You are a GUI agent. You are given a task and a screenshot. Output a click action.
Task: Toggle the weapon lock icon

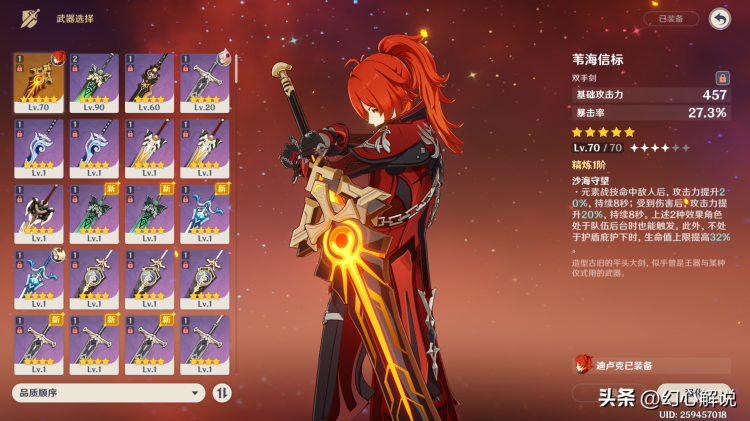[721, 77]
